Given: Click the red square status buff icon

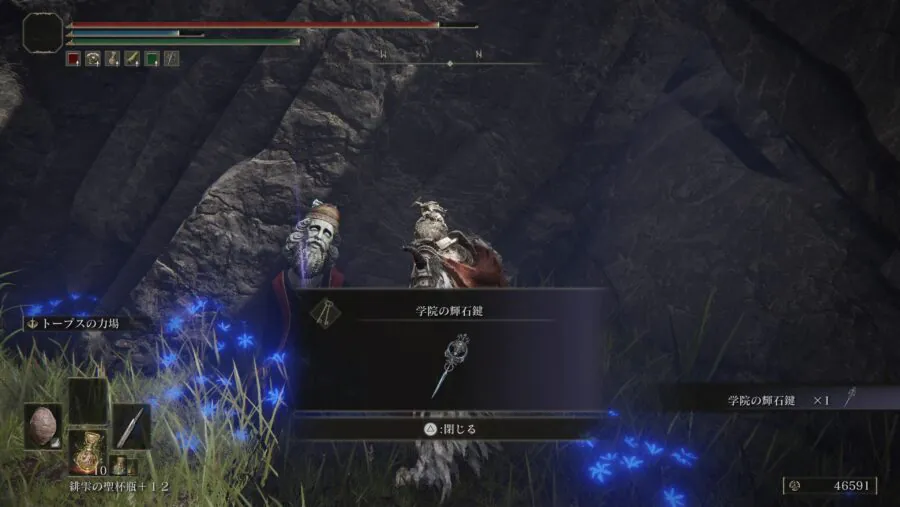Looking at the screenshot, I should coord(73,59).
